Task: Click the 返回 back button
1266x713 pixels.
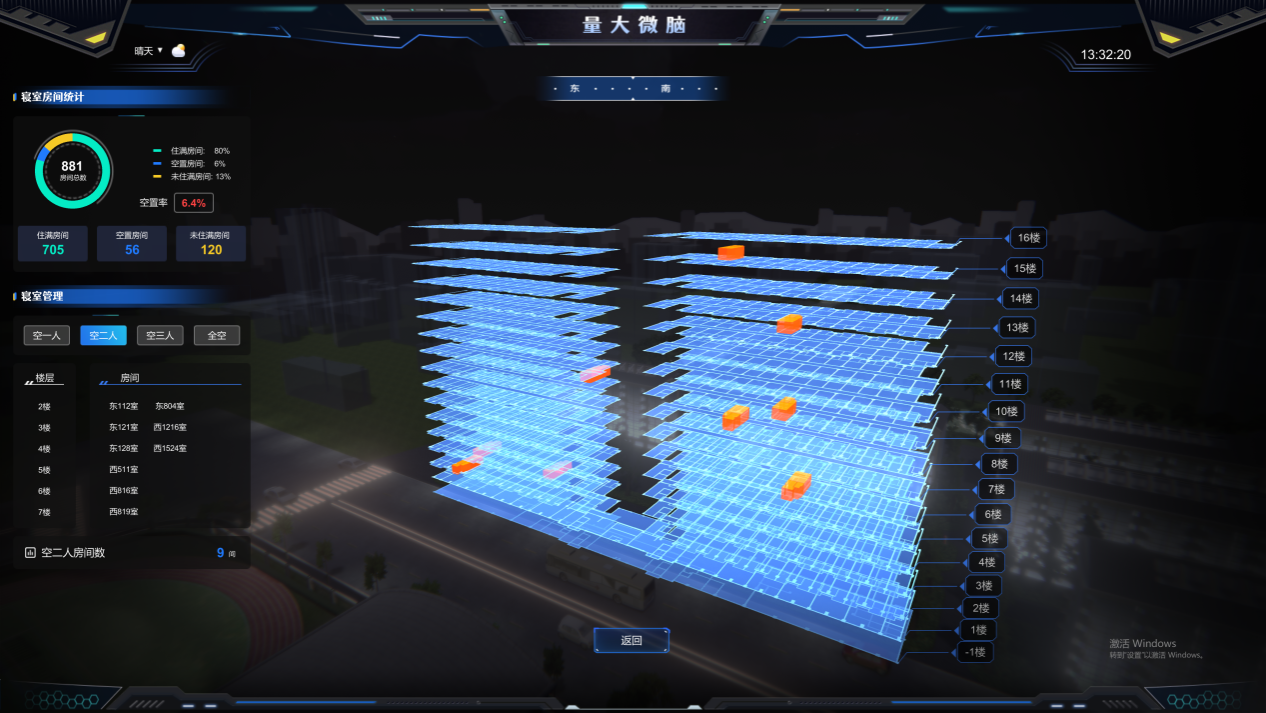Action: pos(631,641)
